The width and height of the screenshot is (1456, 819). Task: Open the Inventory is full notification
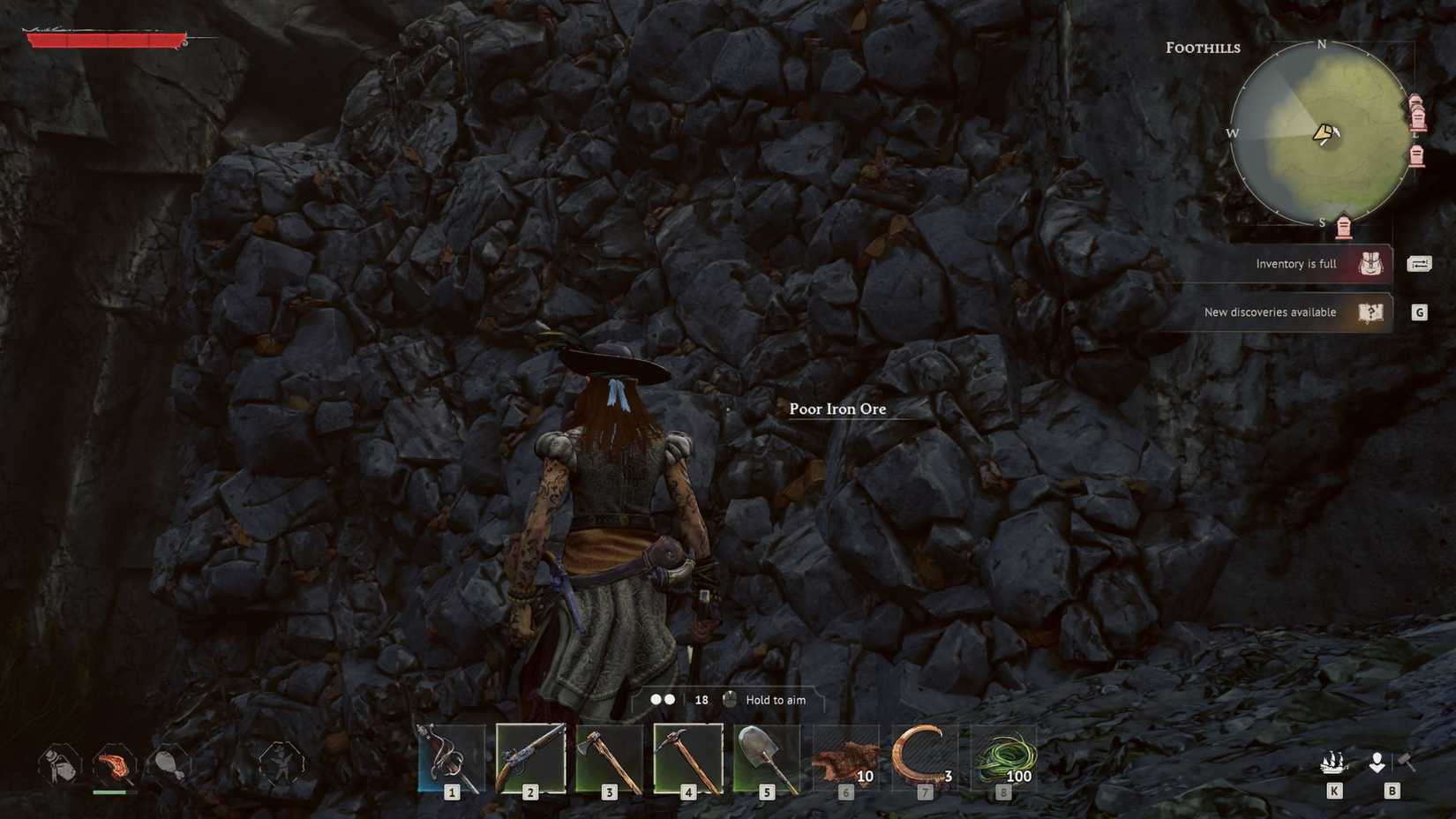(x=1295, y=263)
